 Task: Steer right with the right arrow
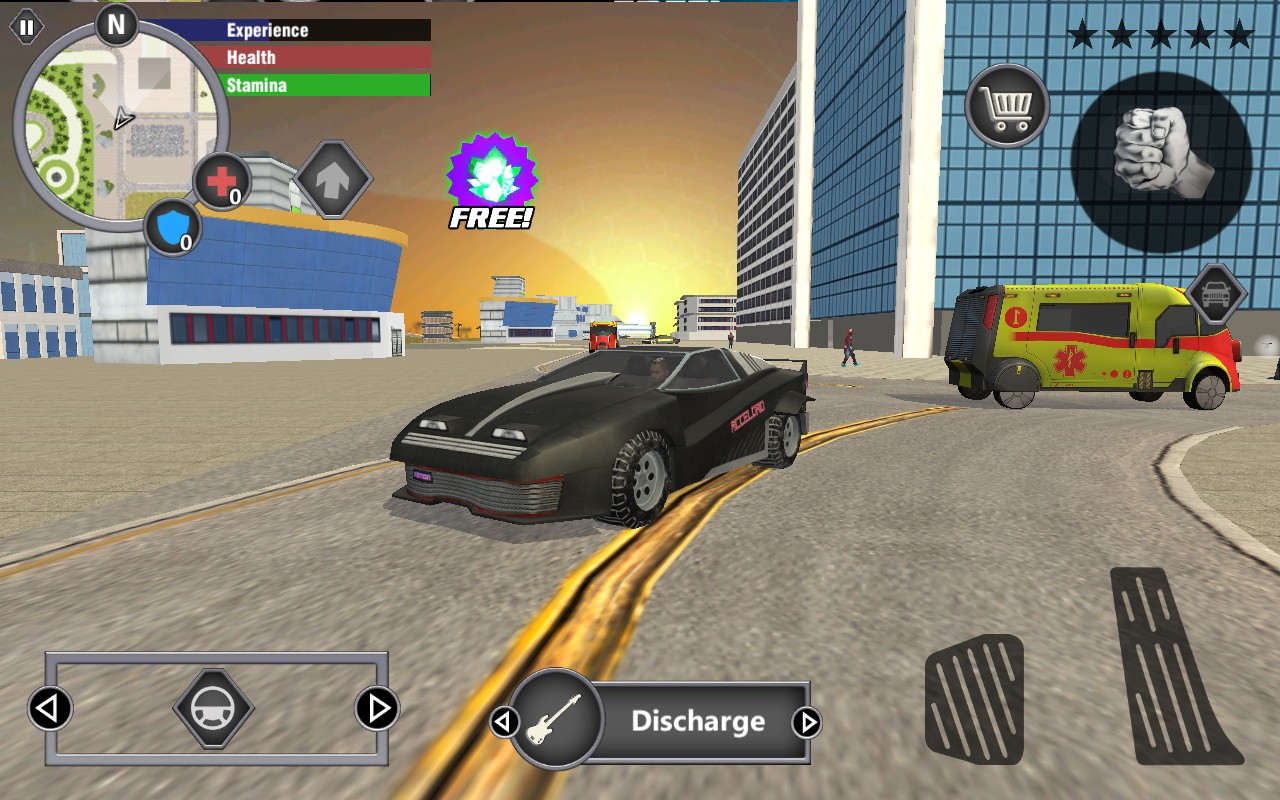378,709
